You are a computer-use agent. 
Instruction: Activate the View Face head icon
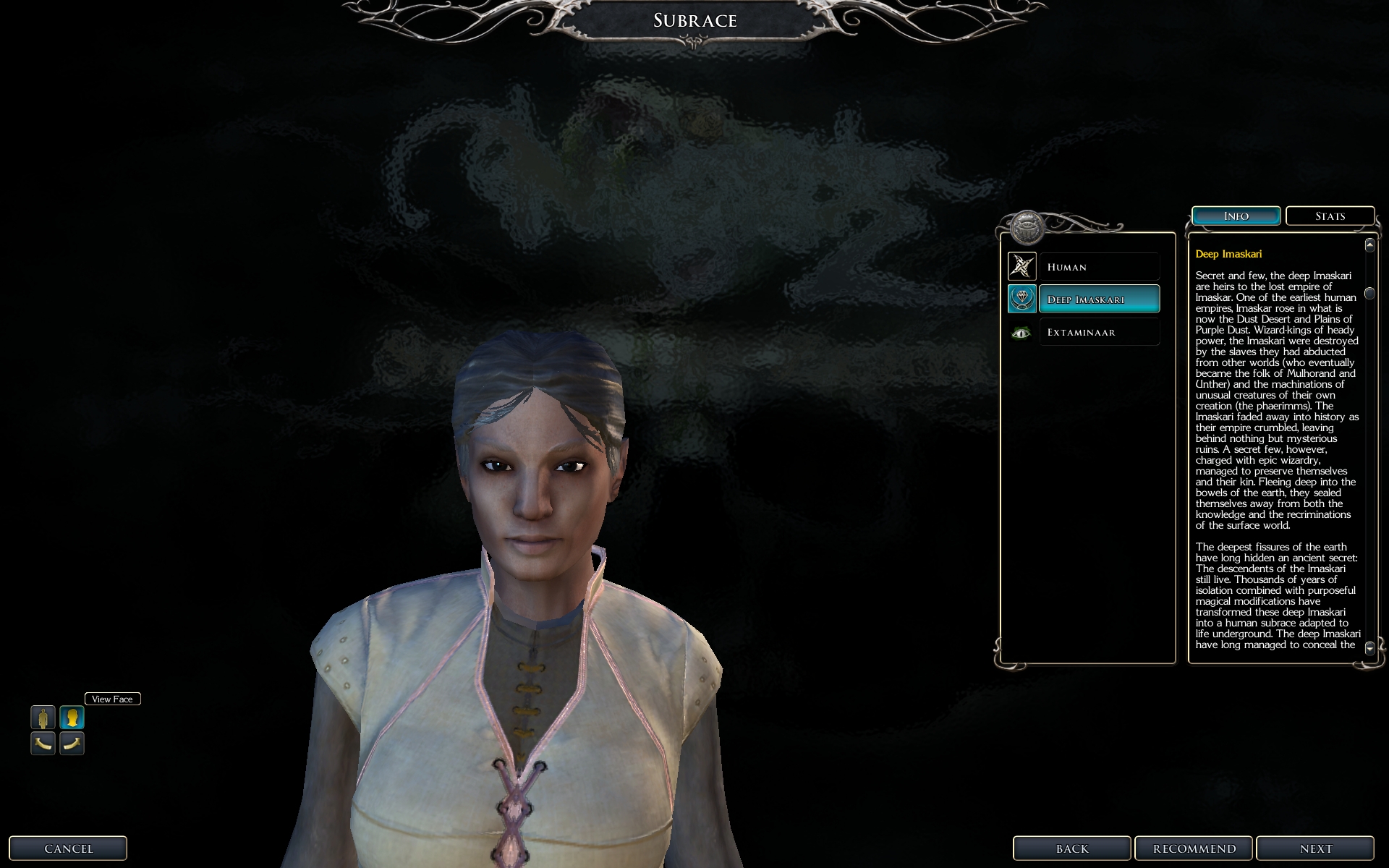pos(72,718)
